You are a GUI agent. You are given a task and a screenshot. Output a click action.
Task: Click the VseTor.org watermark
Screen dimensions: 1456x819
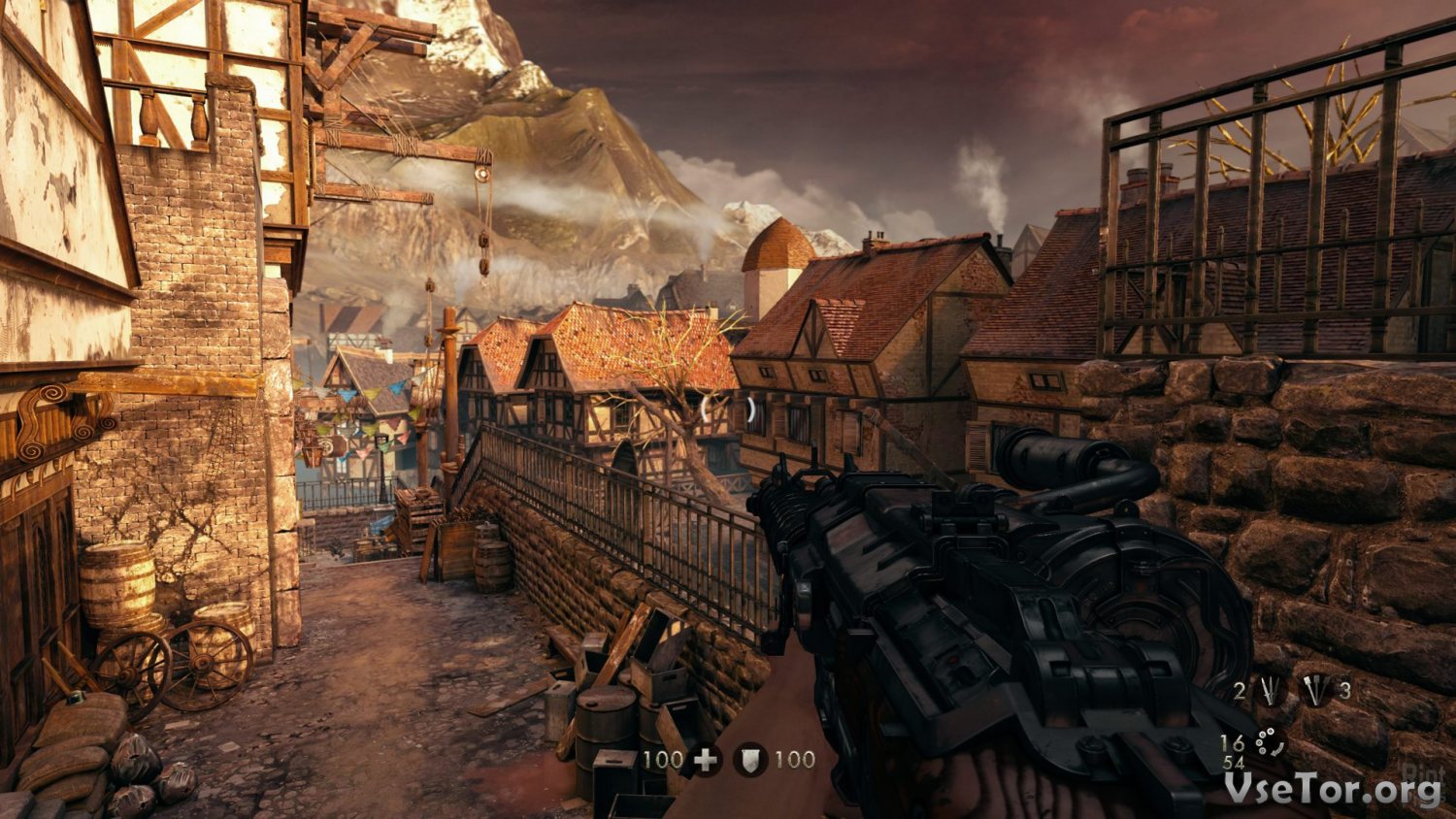pyautogui.click(x=1332, y=790)
